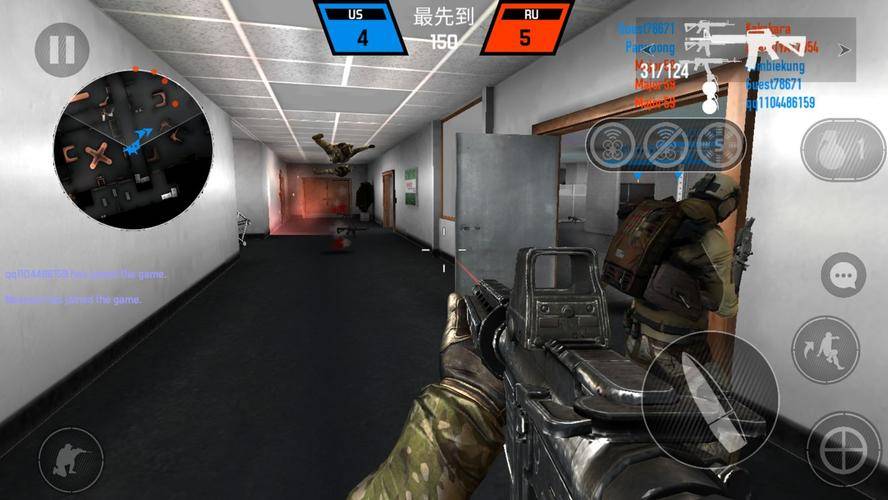888x500 pixels.
Task: Tap the circular radar minimap
Action: [x=133, y=148]
